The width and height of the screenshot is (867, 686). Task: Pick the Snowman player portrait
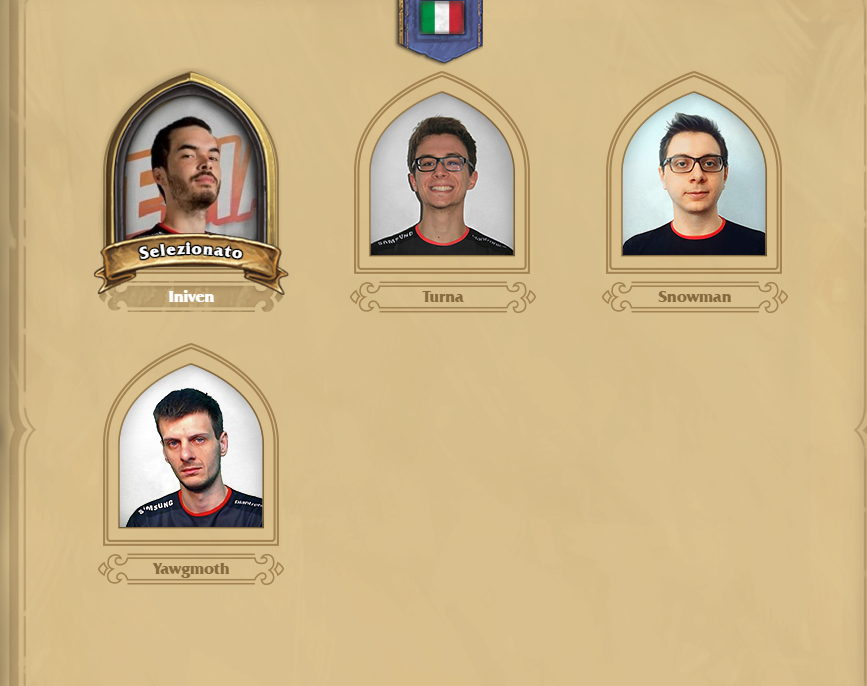[x=694, y=175]
